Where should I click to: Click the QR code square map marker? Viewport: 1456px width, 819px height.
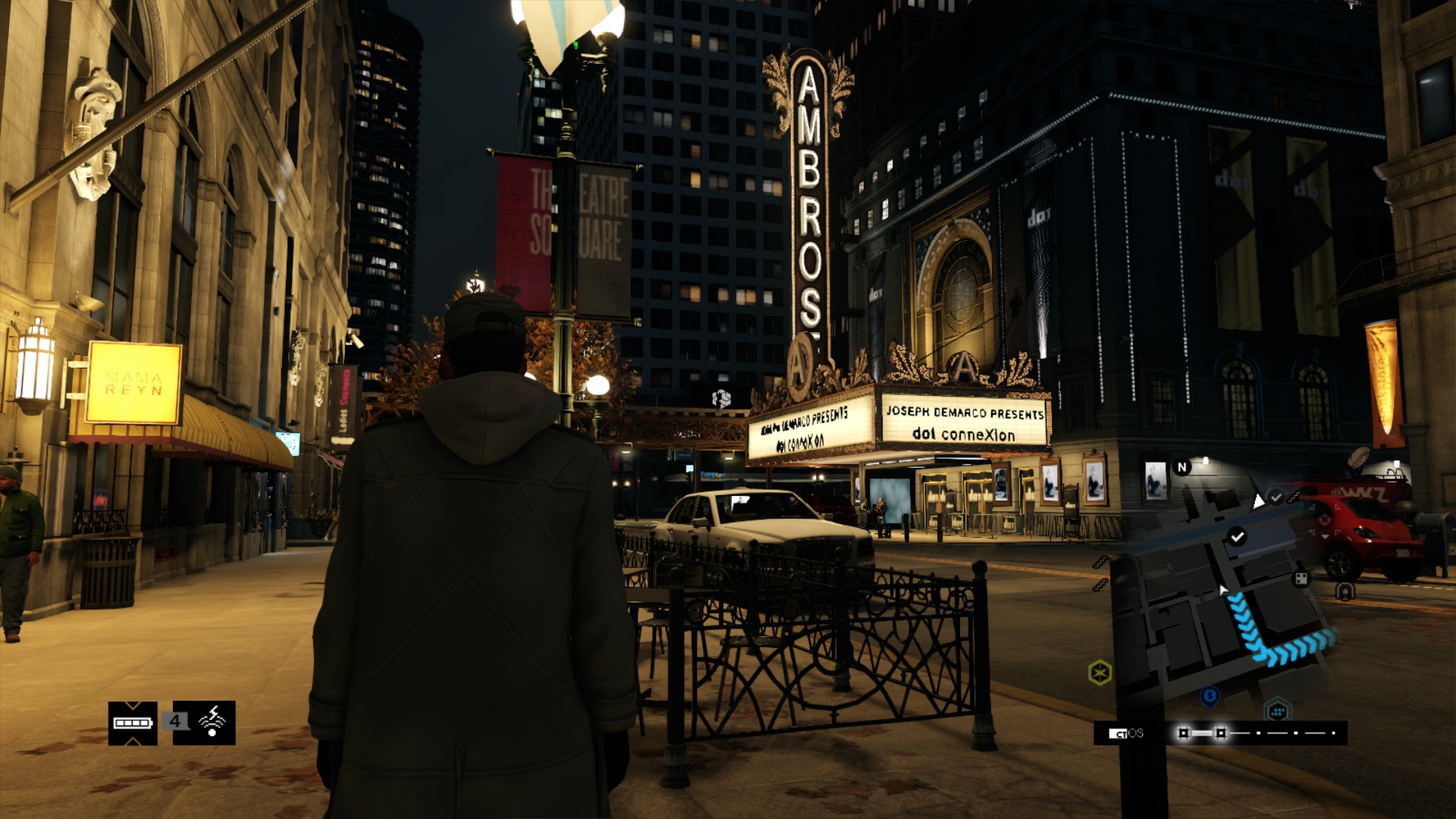coord(1301,579)
